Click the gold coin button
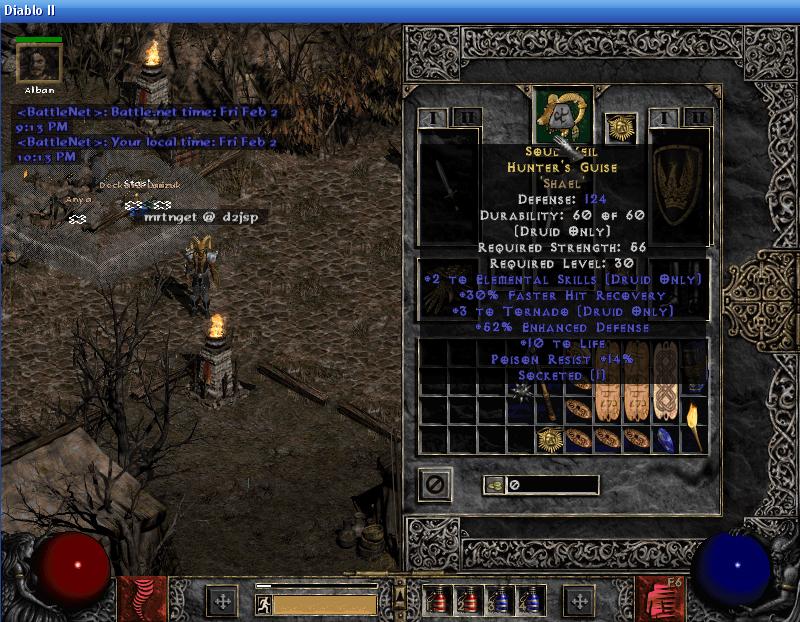This screenshot has width=800, height=622. click(494, 485)
